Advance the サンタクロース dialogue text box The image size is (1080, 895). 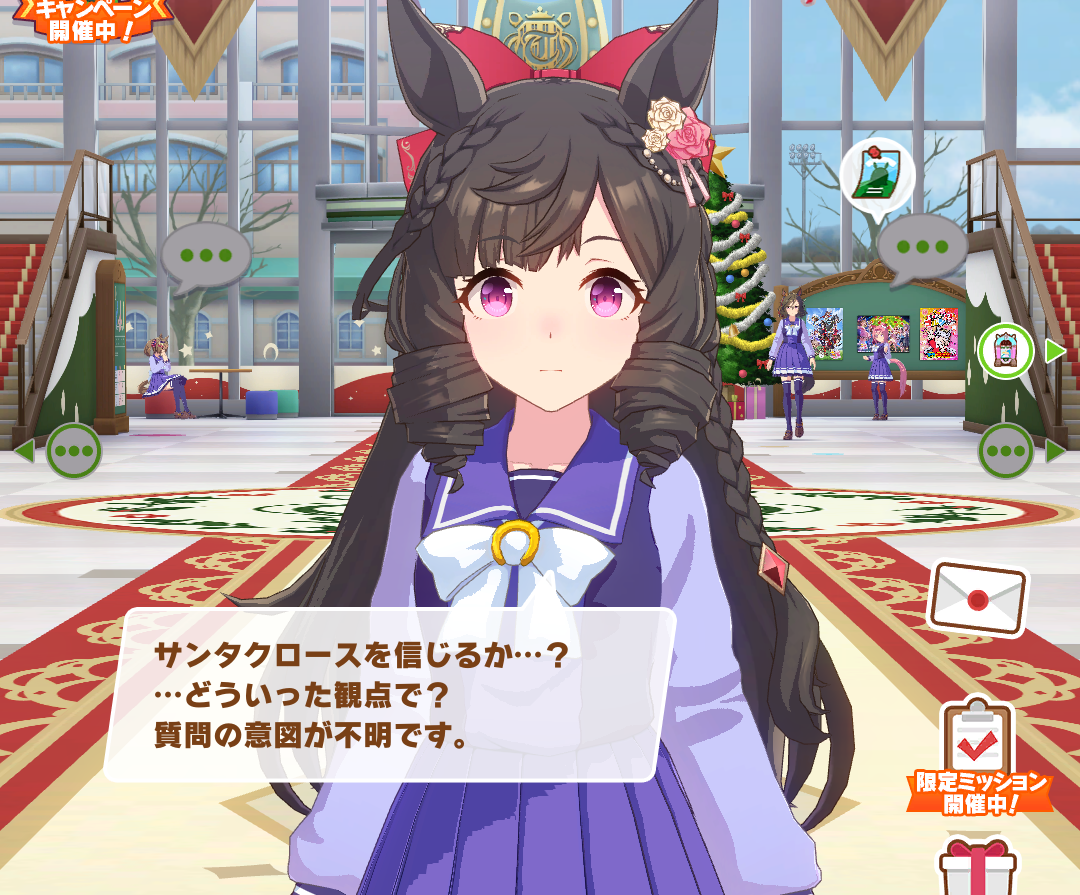click(x=390, y=695)
